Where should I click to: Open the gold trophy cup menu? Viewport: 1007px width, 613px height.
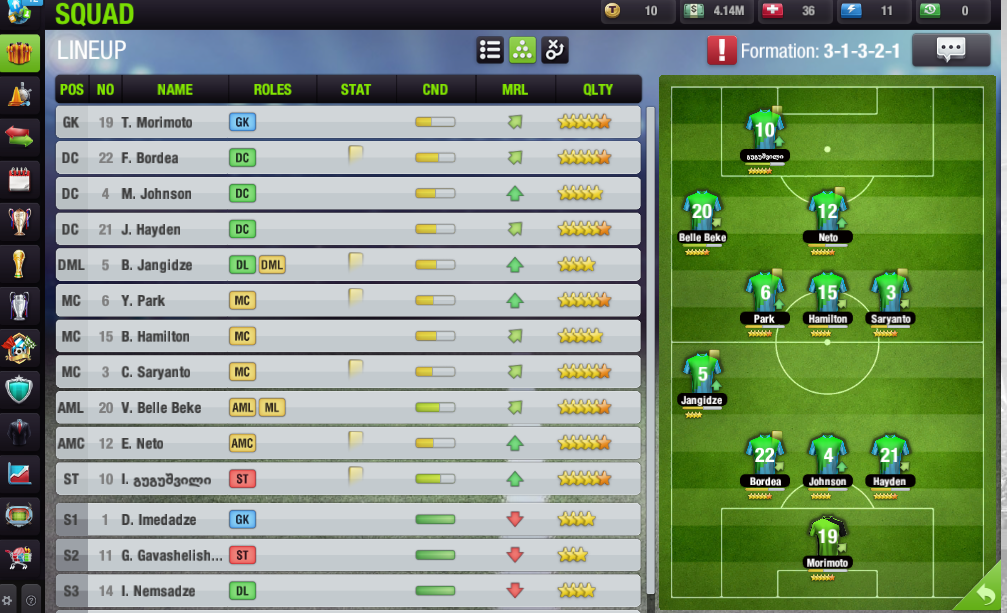pyautogui.click(x=19, y=263)
